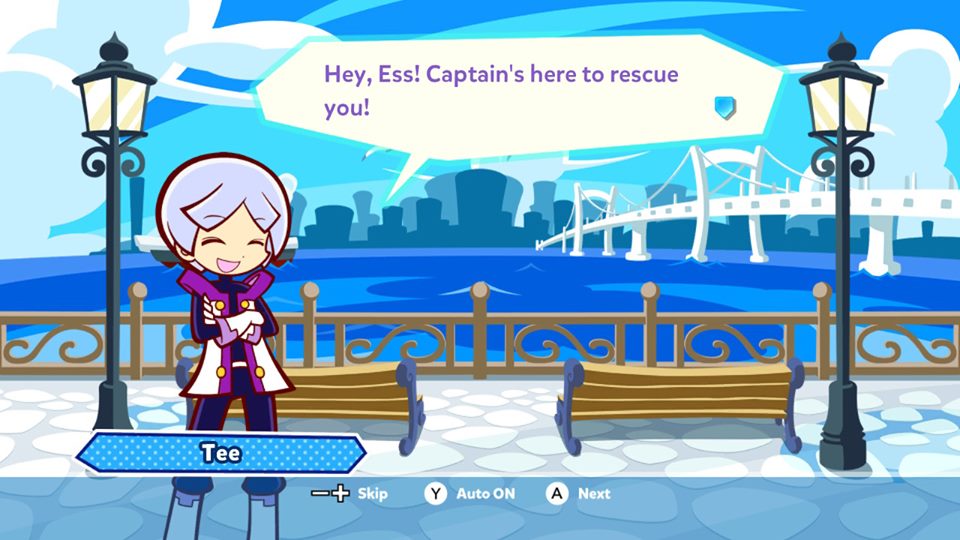Go to the next line with Next

coord(593,494)
